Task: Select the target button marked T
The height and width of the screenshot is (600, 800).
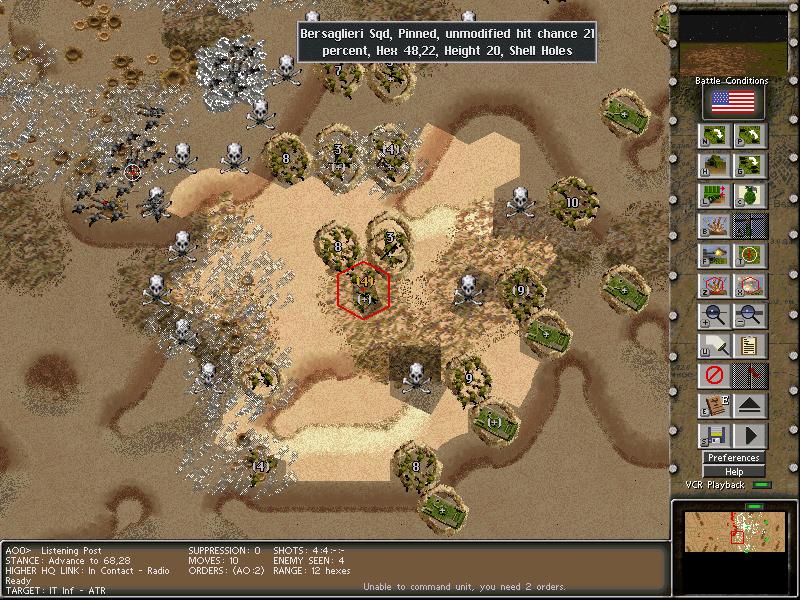Action: pyautogui.click(x=751, y=256)
